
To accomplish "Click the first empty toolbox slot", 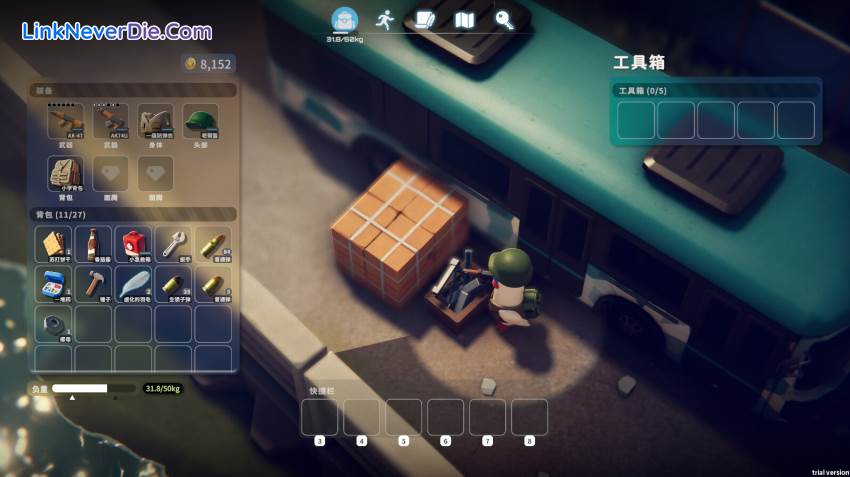I will (x=636, y=120).
